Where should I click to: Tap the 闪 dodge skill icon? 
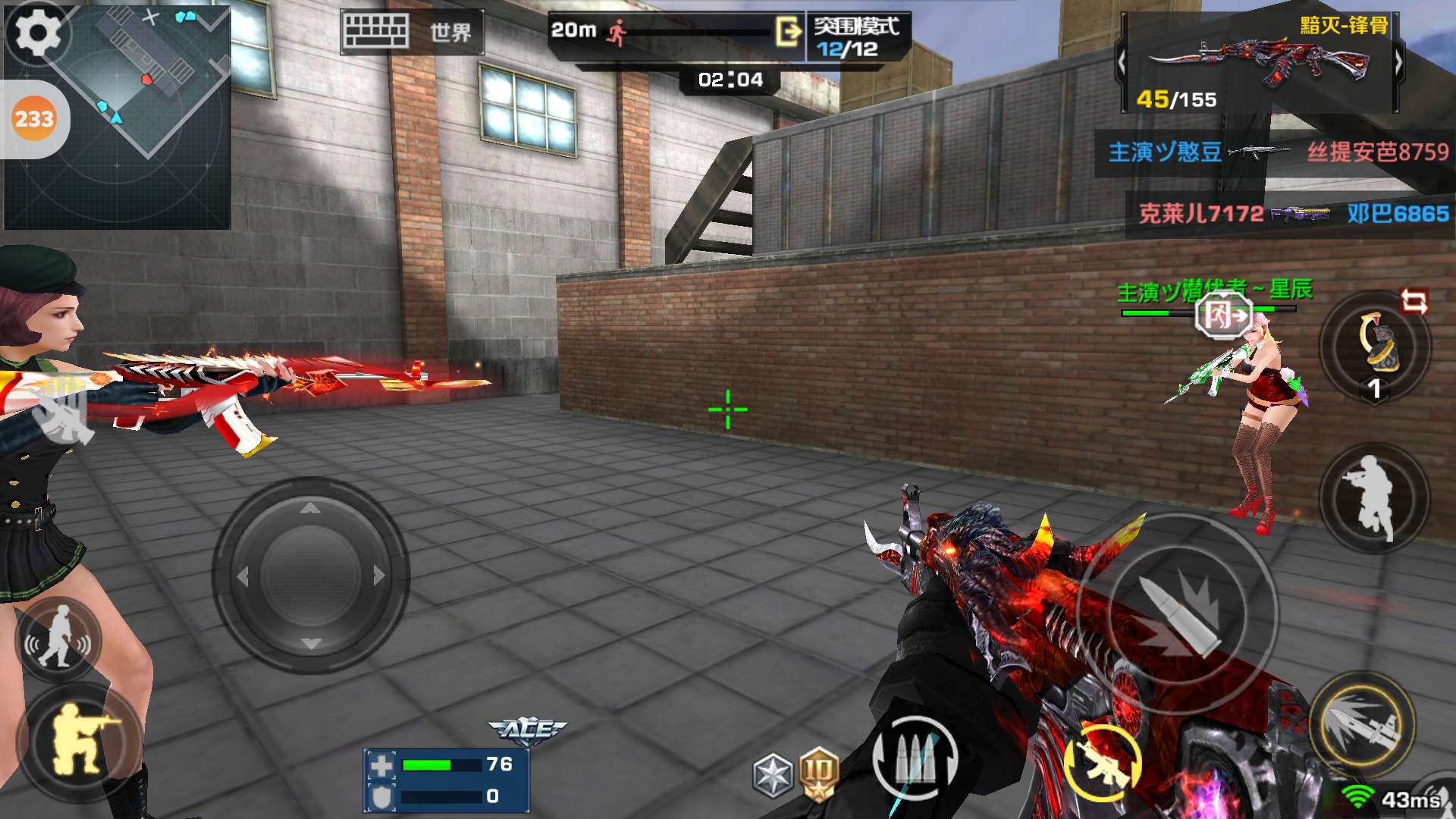coord(1223,315)
